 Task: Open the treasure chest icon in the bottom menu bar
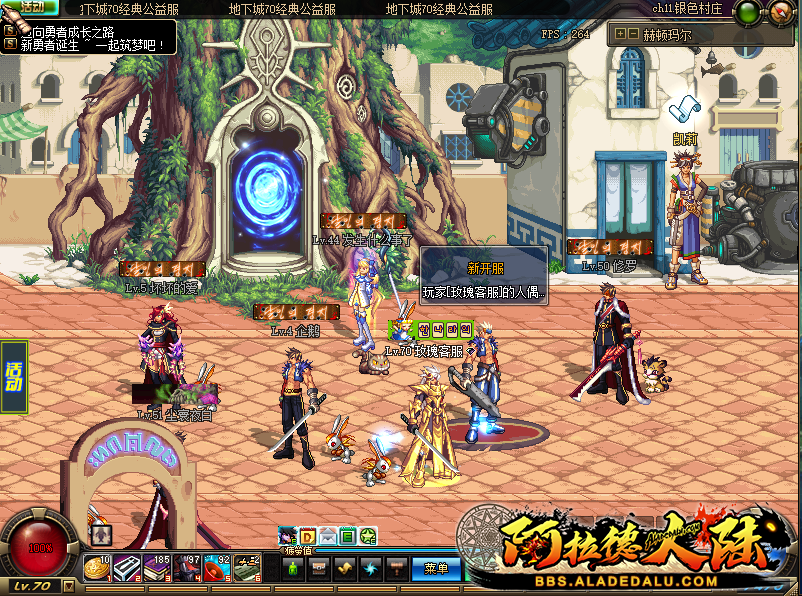[319, 569]
